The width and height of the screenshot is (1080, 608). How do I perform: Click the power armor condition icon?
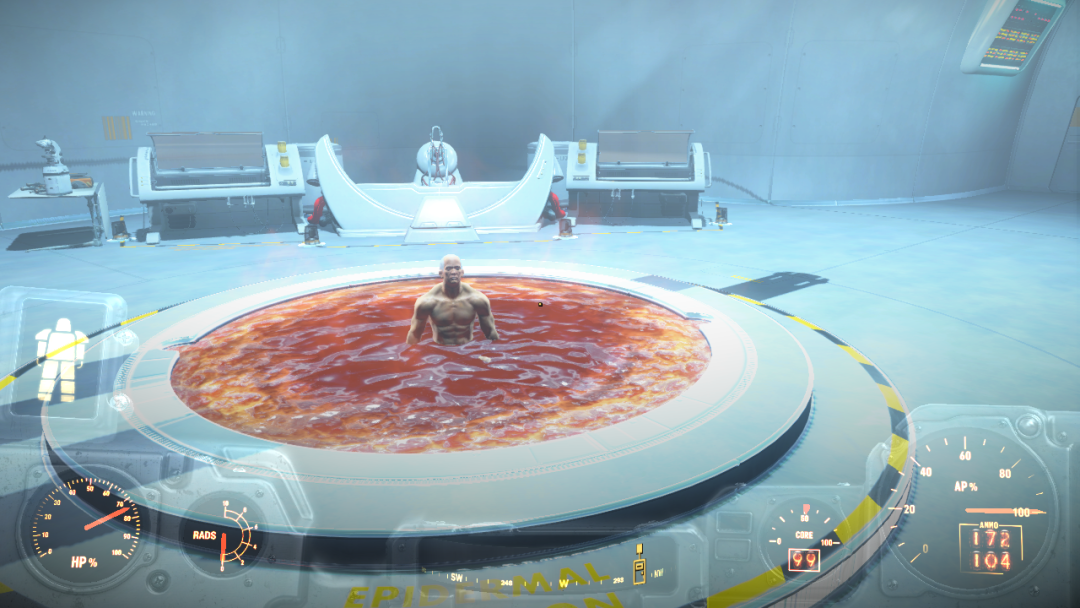60,358
